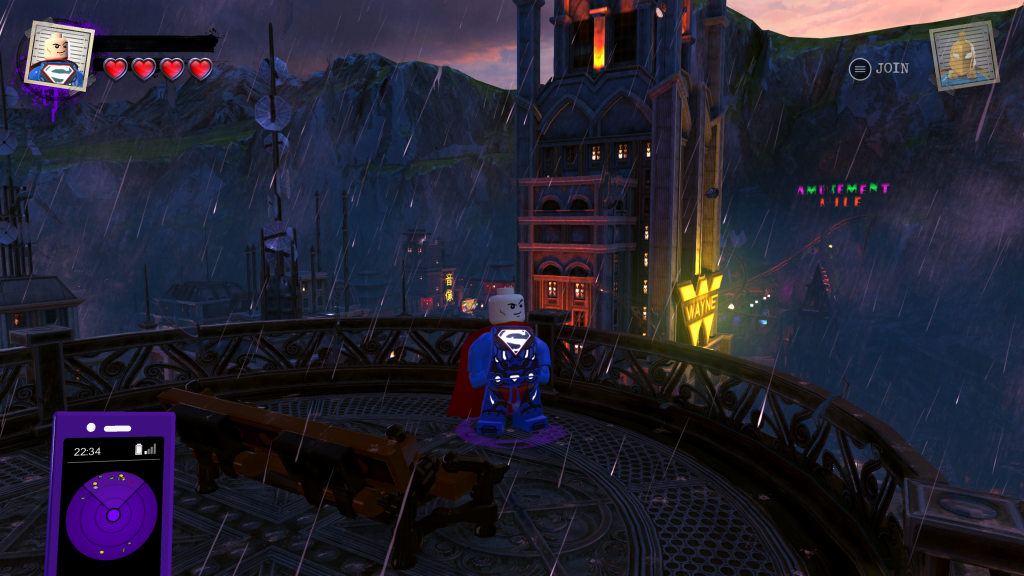
Task: Open the purple radar minimap
Action: click(x=112, y=515)
